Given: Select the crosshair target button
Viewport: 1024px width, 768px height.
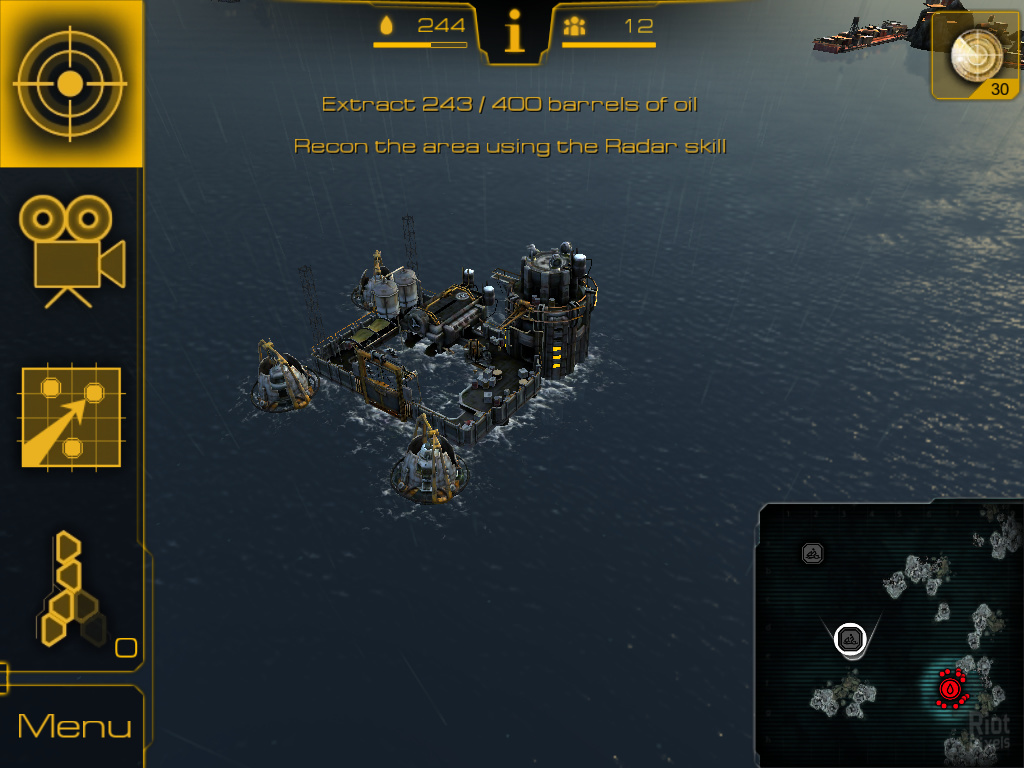Looking at the screenshot, I should [70, 84].
